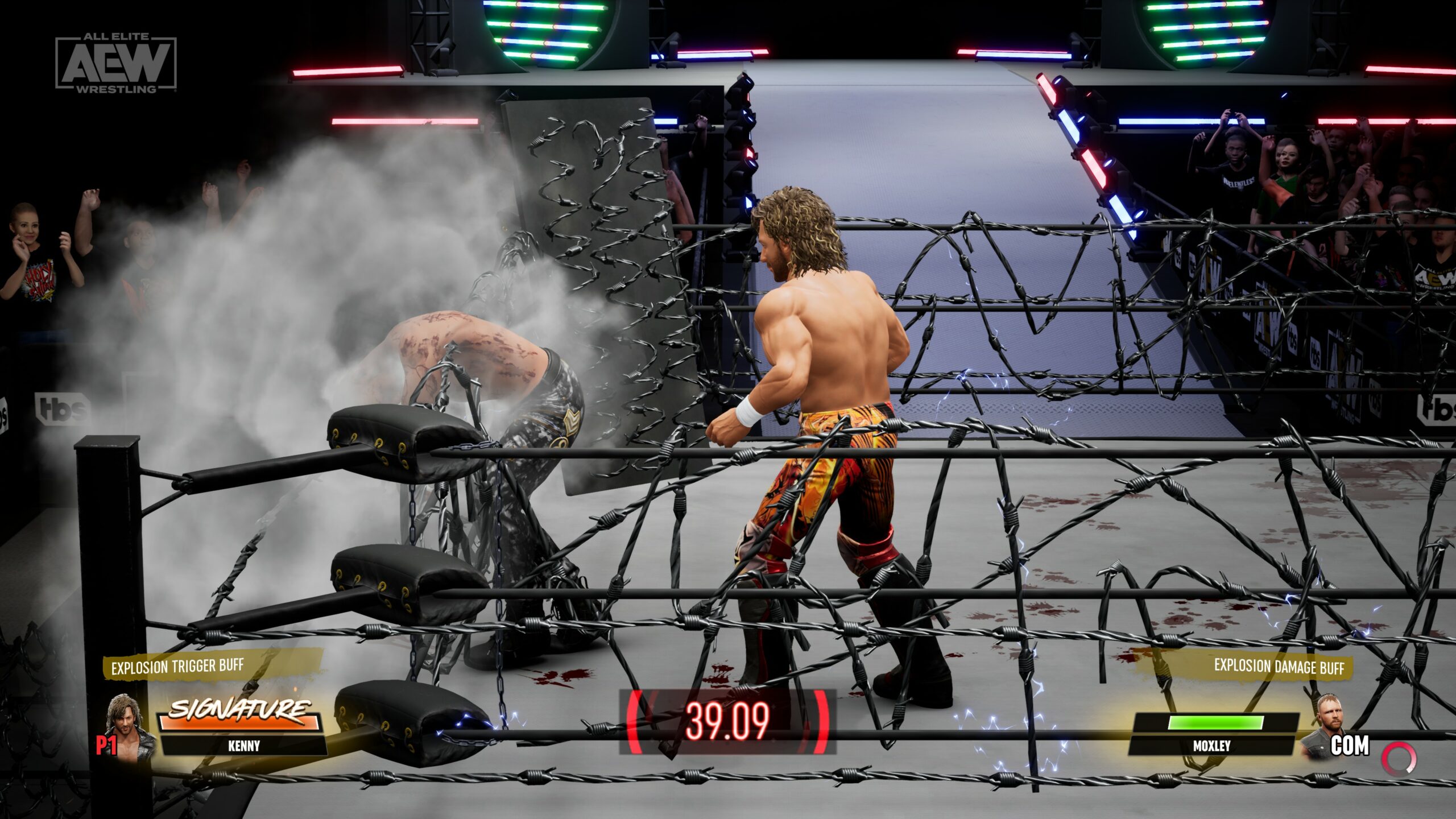
Task: Select Kenny's player portrait
Action: pyautogui.click(x=130, y=728)
